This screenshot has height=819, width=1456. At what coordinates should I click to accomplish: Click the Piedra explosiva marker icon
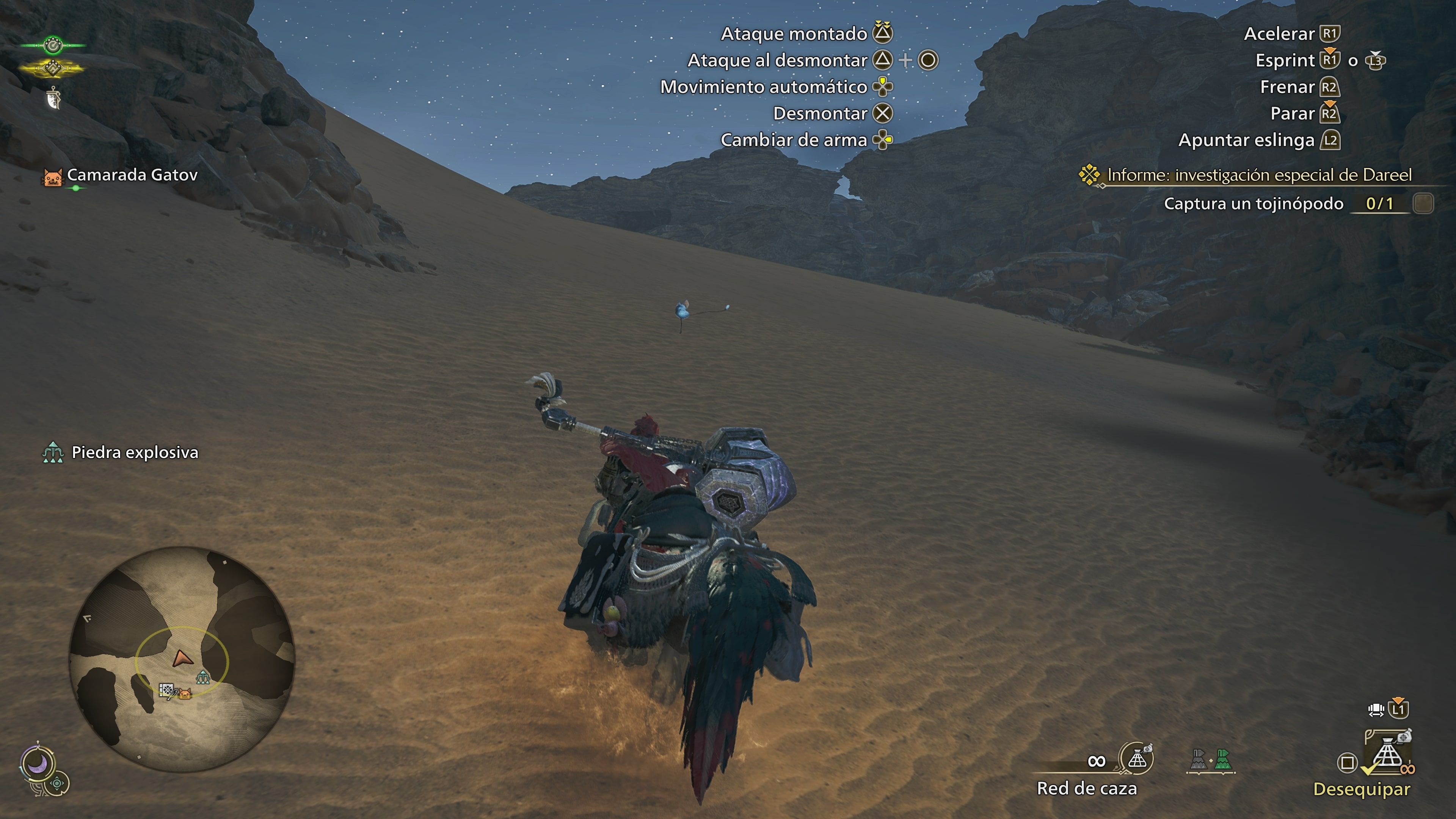click(54, 452)
